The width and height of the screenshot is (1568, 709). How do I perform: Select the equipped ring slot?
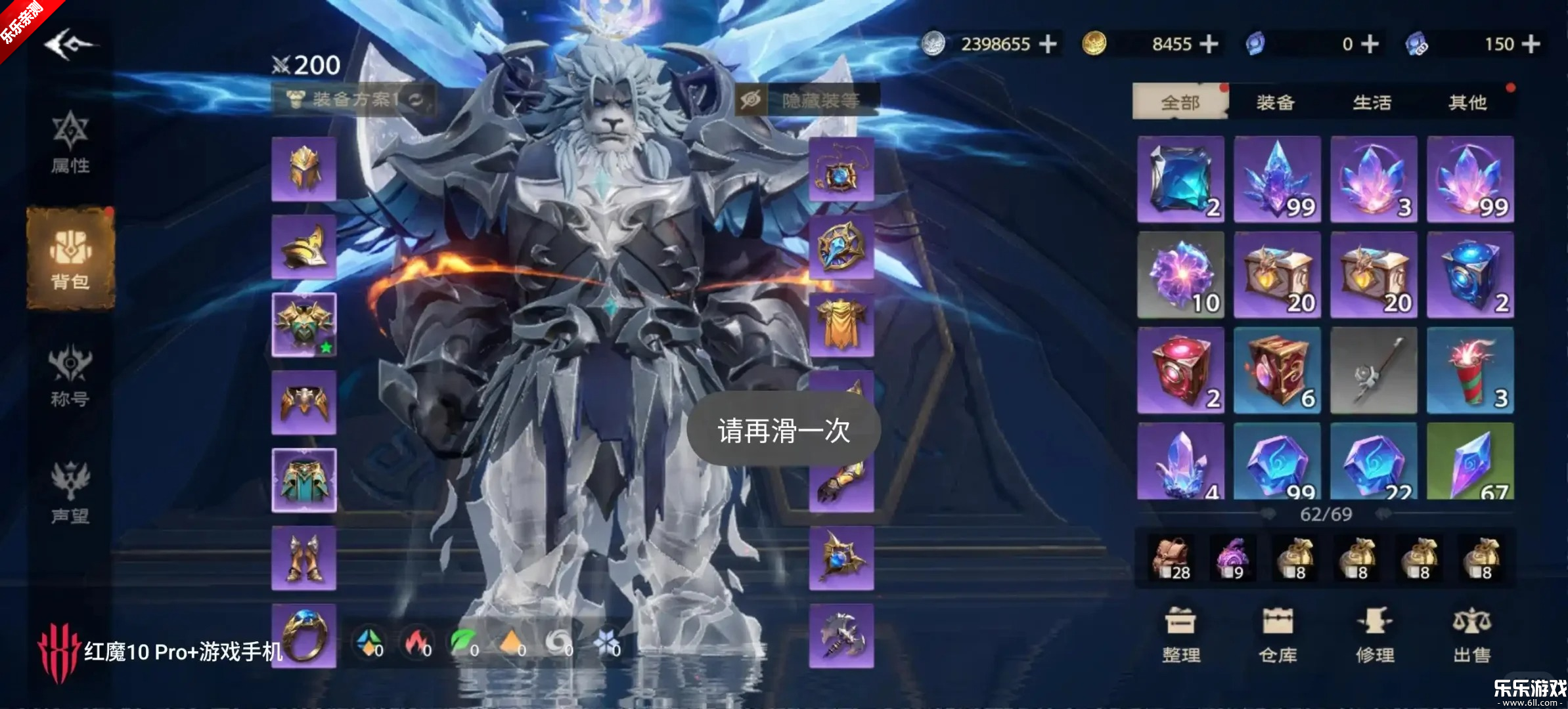[304, 635]
